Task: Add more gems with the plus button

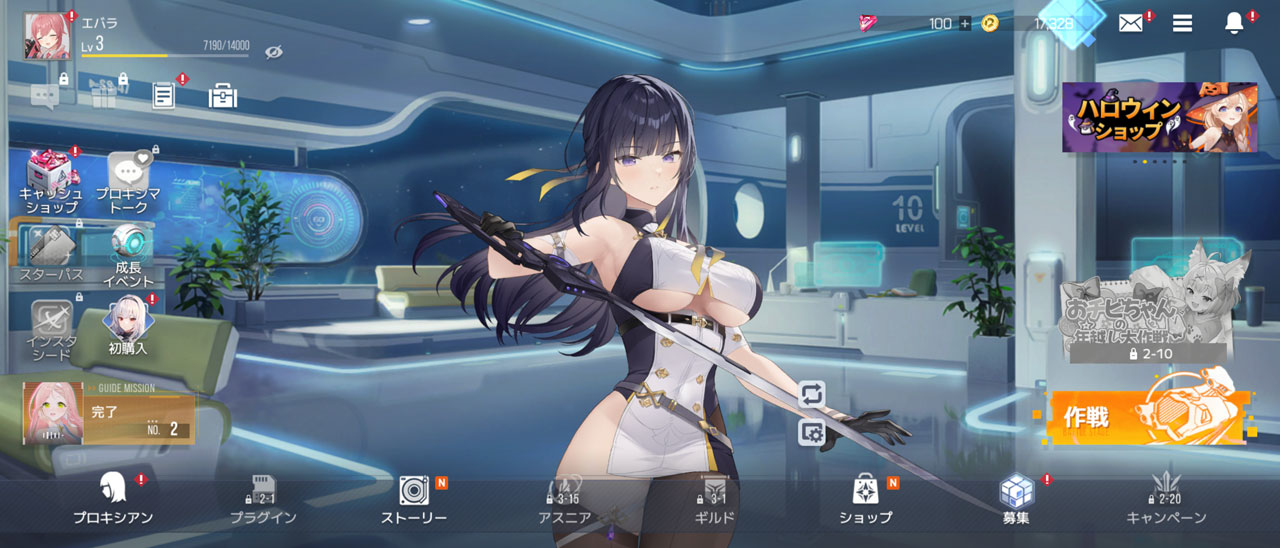Action: pyautogui.click(x=964, y=23)
